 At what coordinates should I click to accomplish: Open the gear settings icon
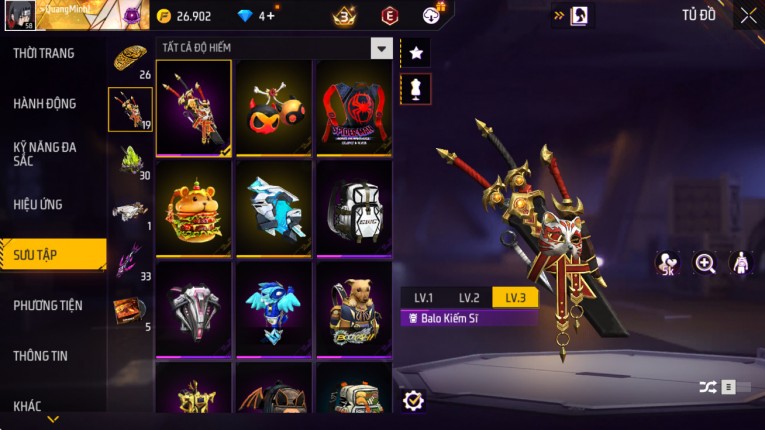[x=413, y=401]
